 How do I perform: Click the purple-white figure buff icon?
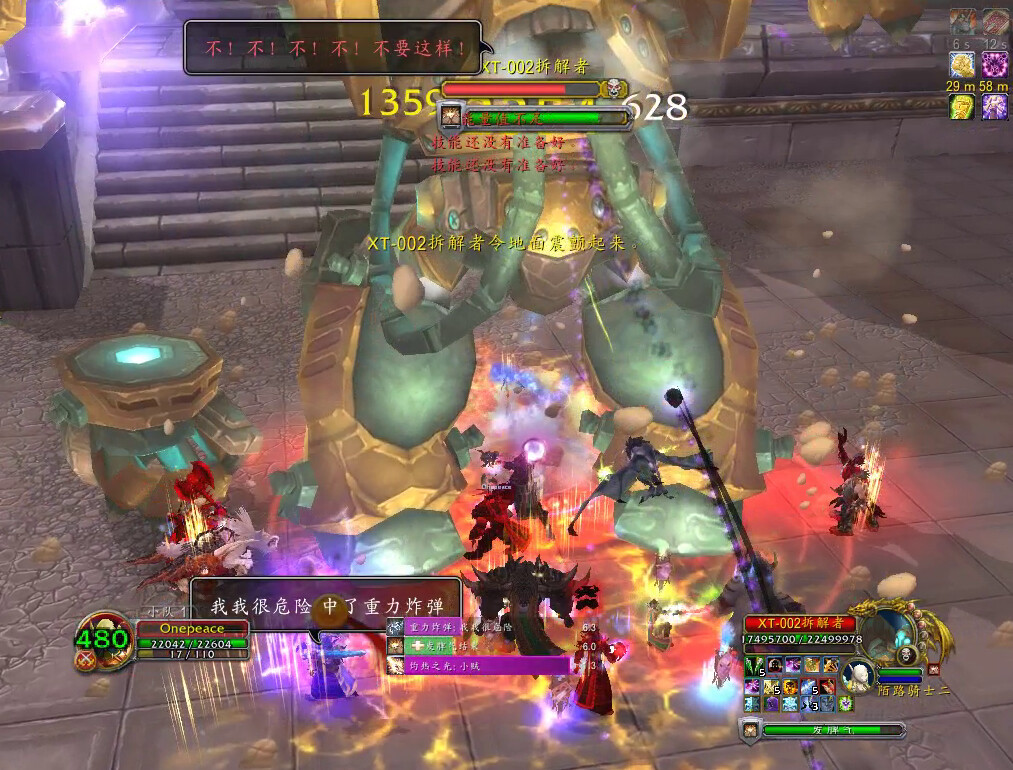[994, 107]
